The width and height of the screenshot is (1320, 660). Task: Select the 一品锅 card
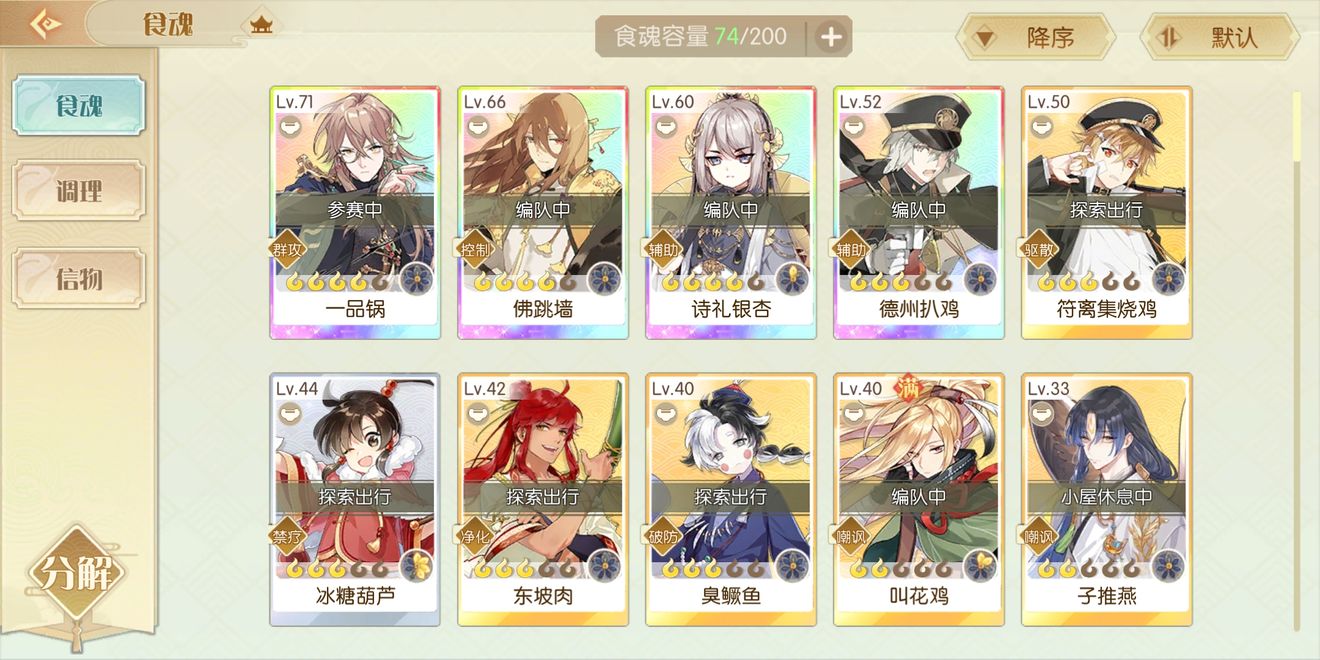[355, 212]
